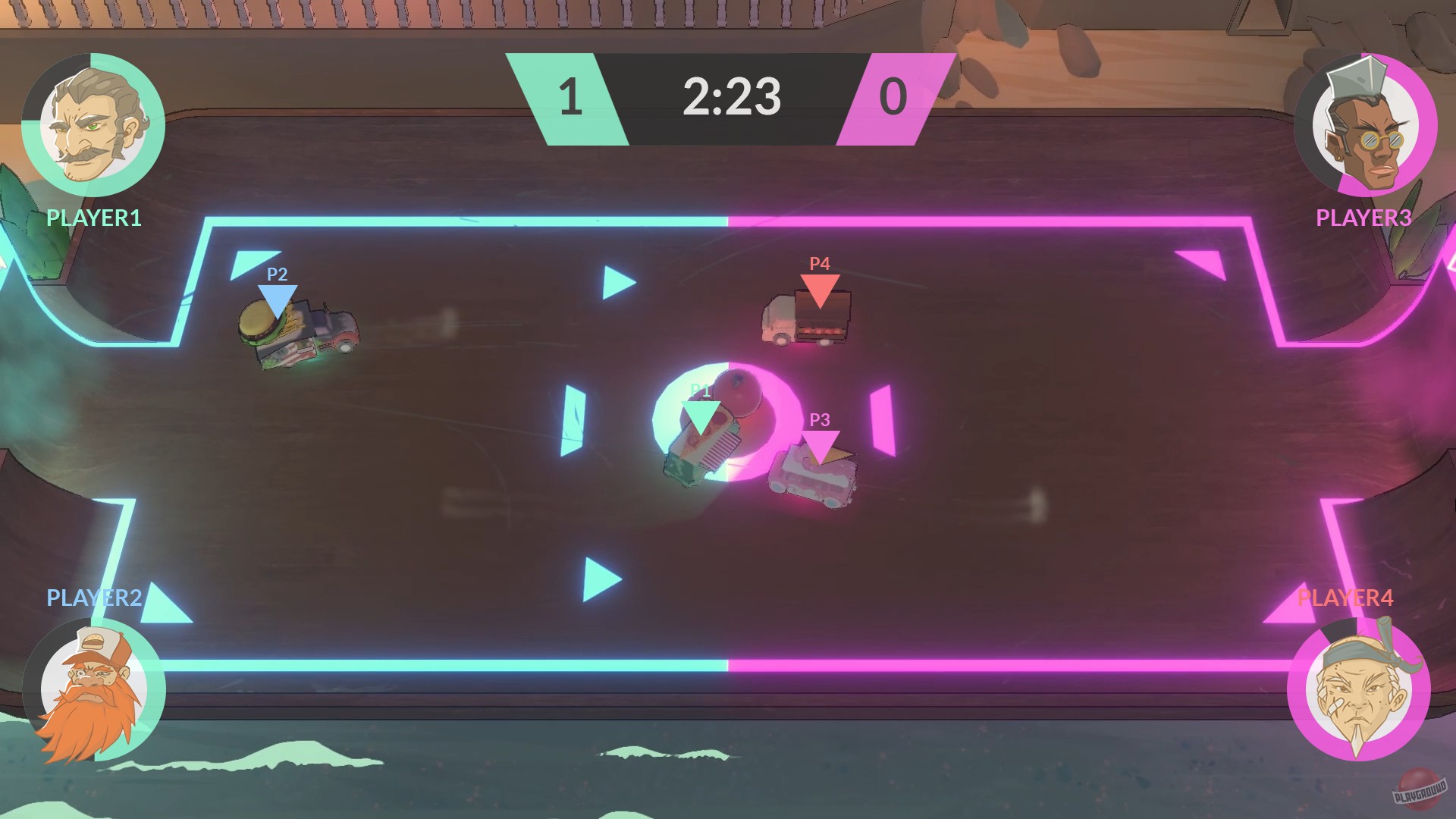Image resolution: width=1456 pixels, height=819 pixels.
Task: Click the teal triangle near bottom center
Action: (599, 576)
